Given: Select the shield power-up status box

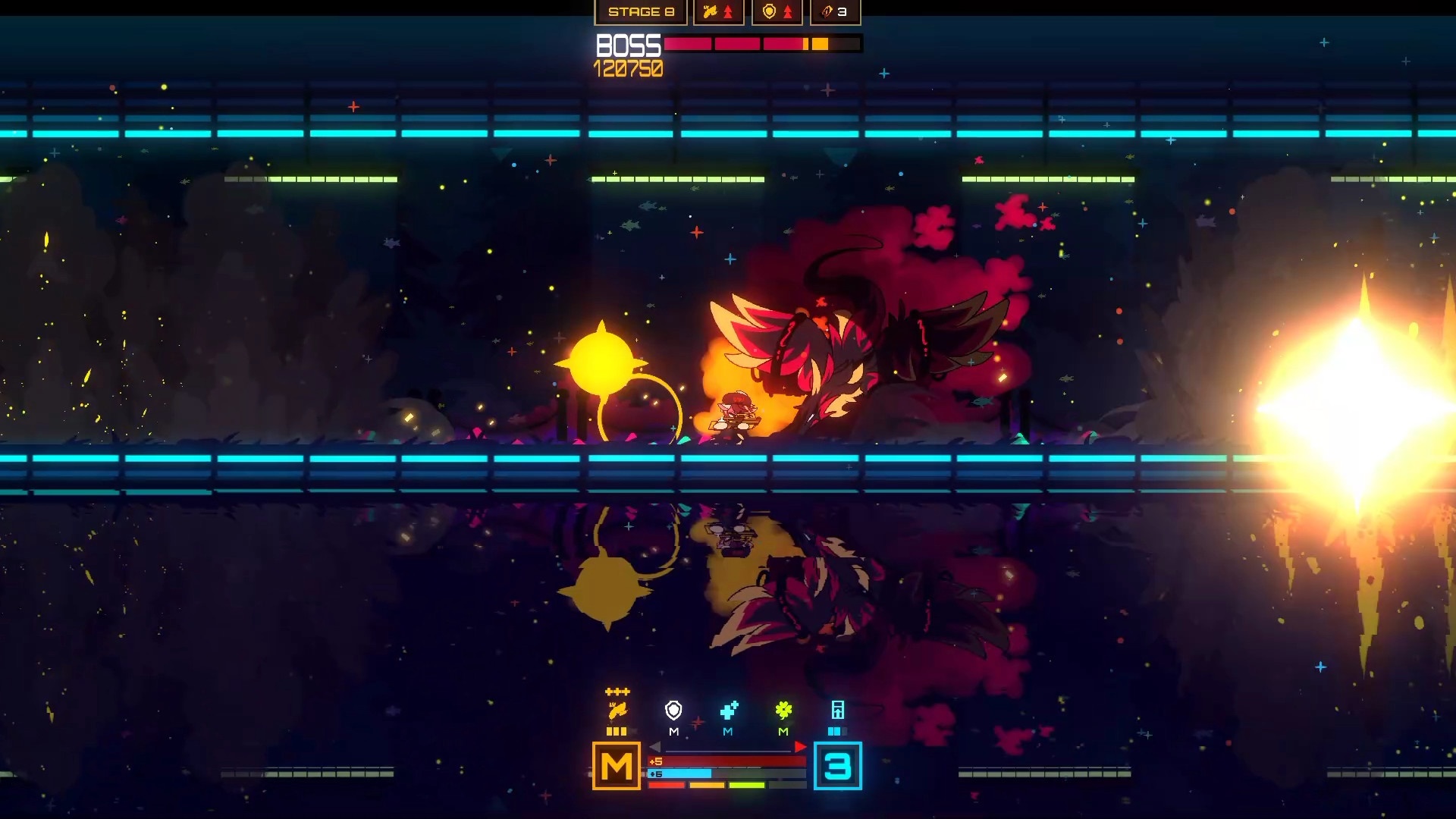Looking at the screenshot, I should pos(777,12).
